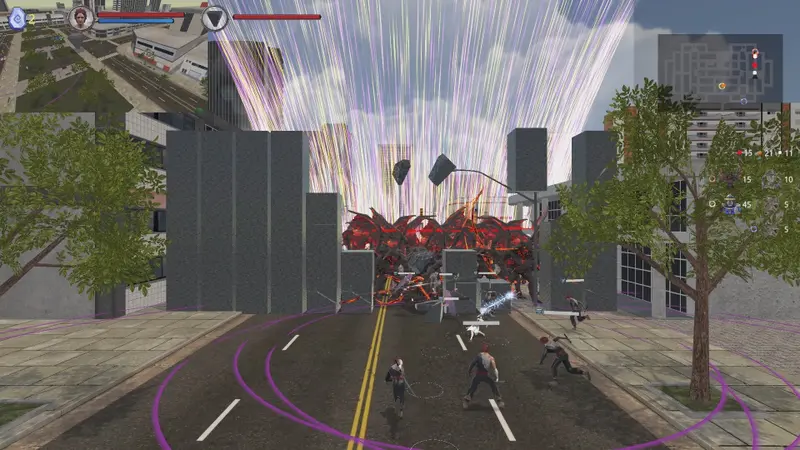Click the city minimap

tap(719, 68)
